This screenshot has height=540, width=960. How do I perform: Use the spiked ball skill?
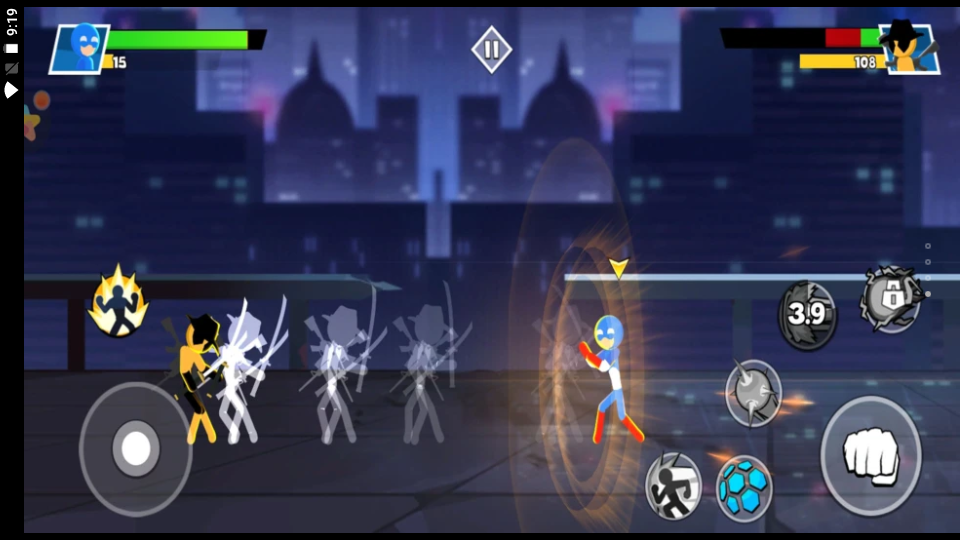coord(753,392)
